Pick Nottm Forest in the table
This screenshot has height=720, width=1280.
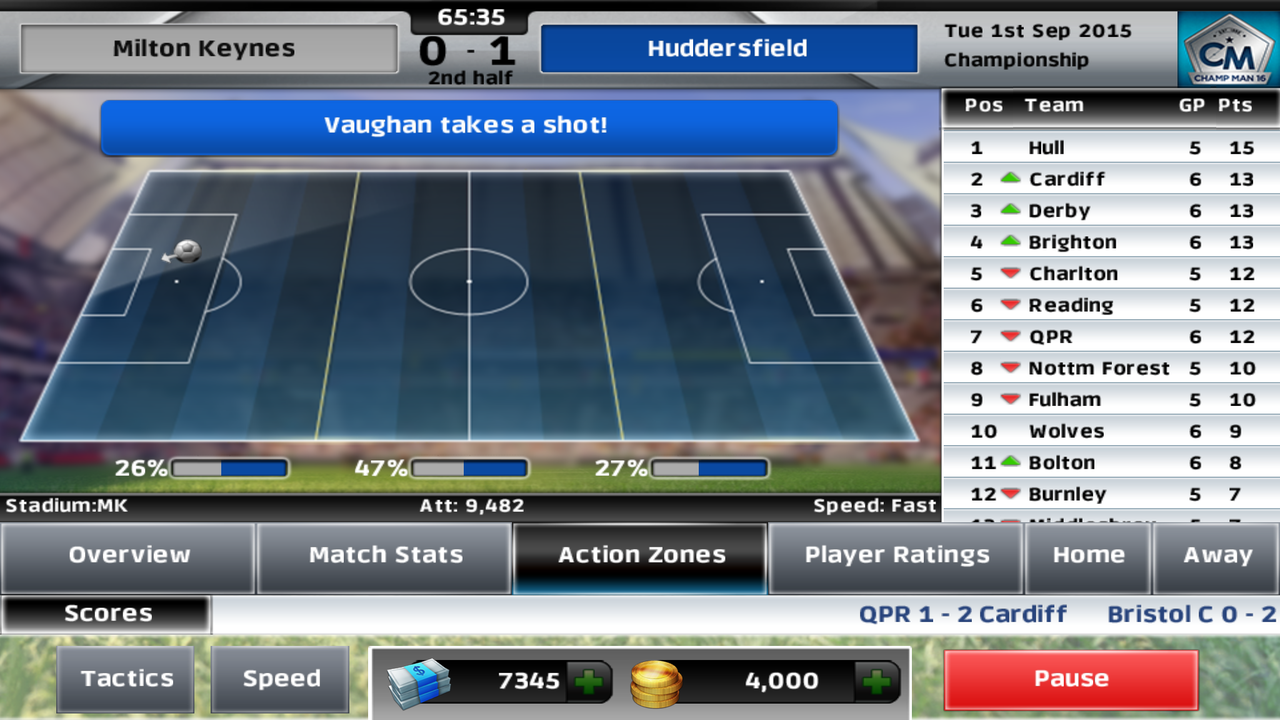tap(1110, 368)
